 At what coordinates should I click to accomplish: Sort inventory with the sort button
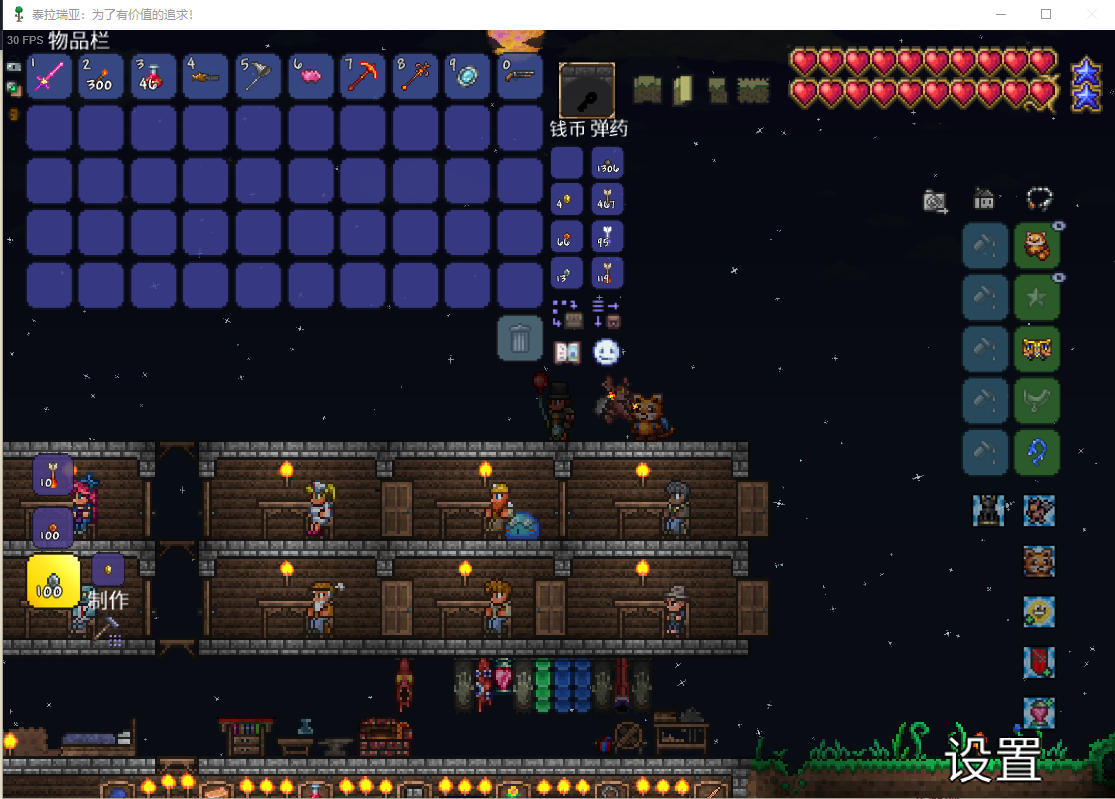tap(606, 313)
